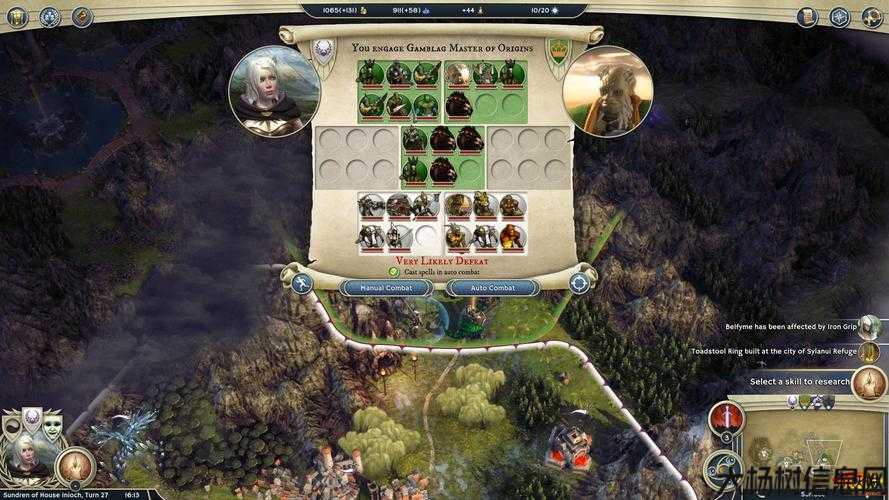Click the rightmost top-right menu icon
The width and height of the screenshot is (889, 500).
[872, 16]
